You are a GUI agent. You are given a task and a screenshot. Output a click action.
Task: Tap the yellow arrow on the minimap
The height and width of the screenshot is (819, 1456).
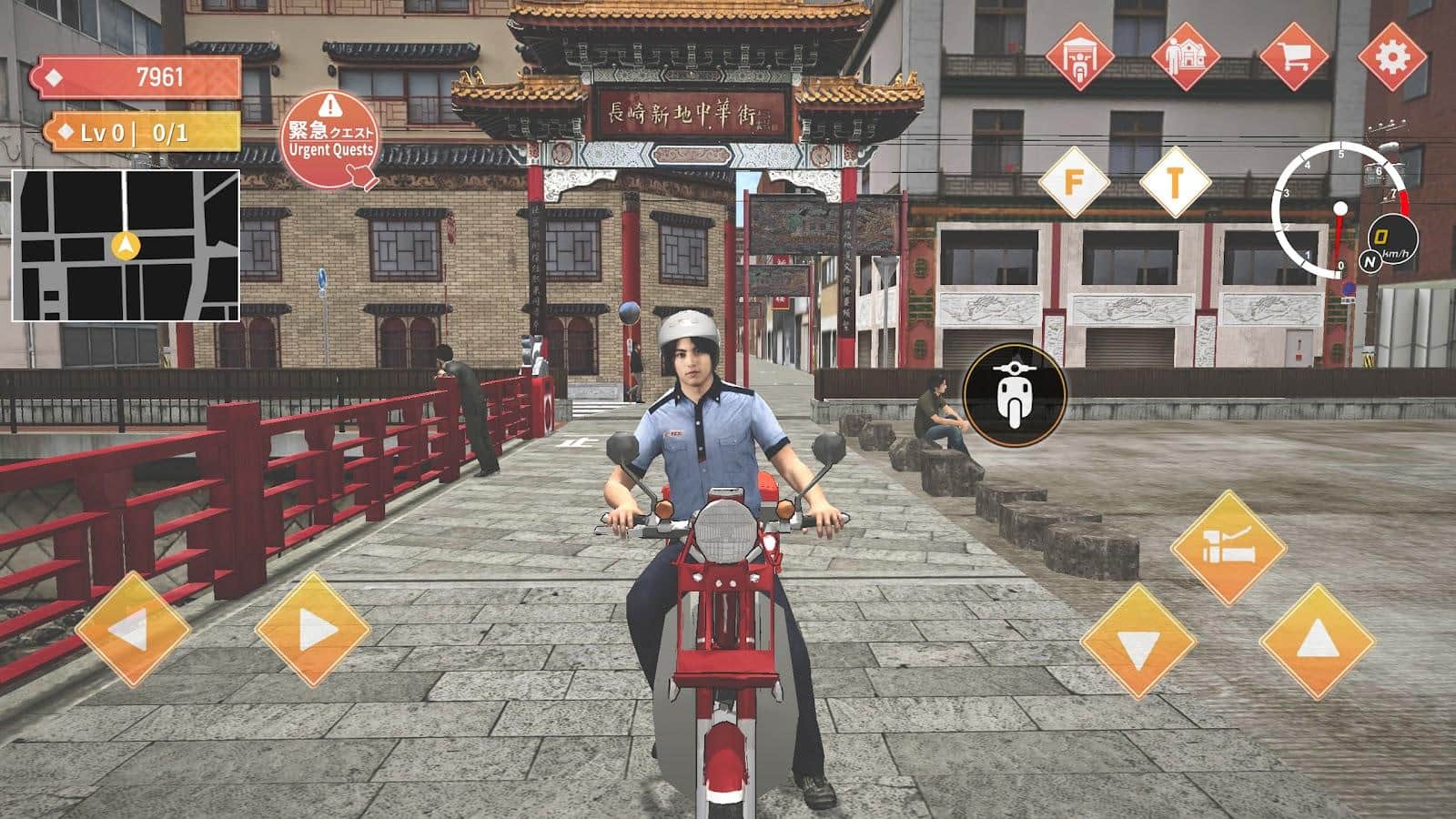click(x=126, y=247)
